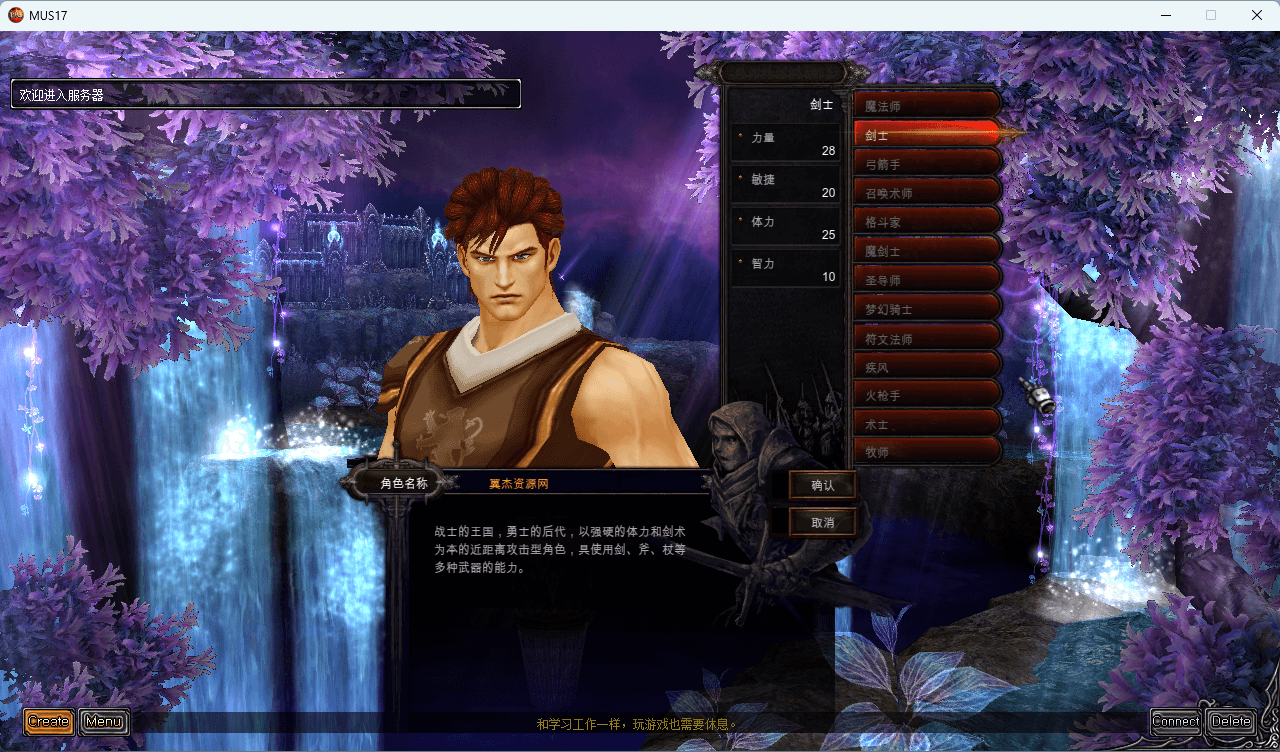Pick the 弓箭手 class
Screen dimensions: 1280x752
tap(927, 163)
